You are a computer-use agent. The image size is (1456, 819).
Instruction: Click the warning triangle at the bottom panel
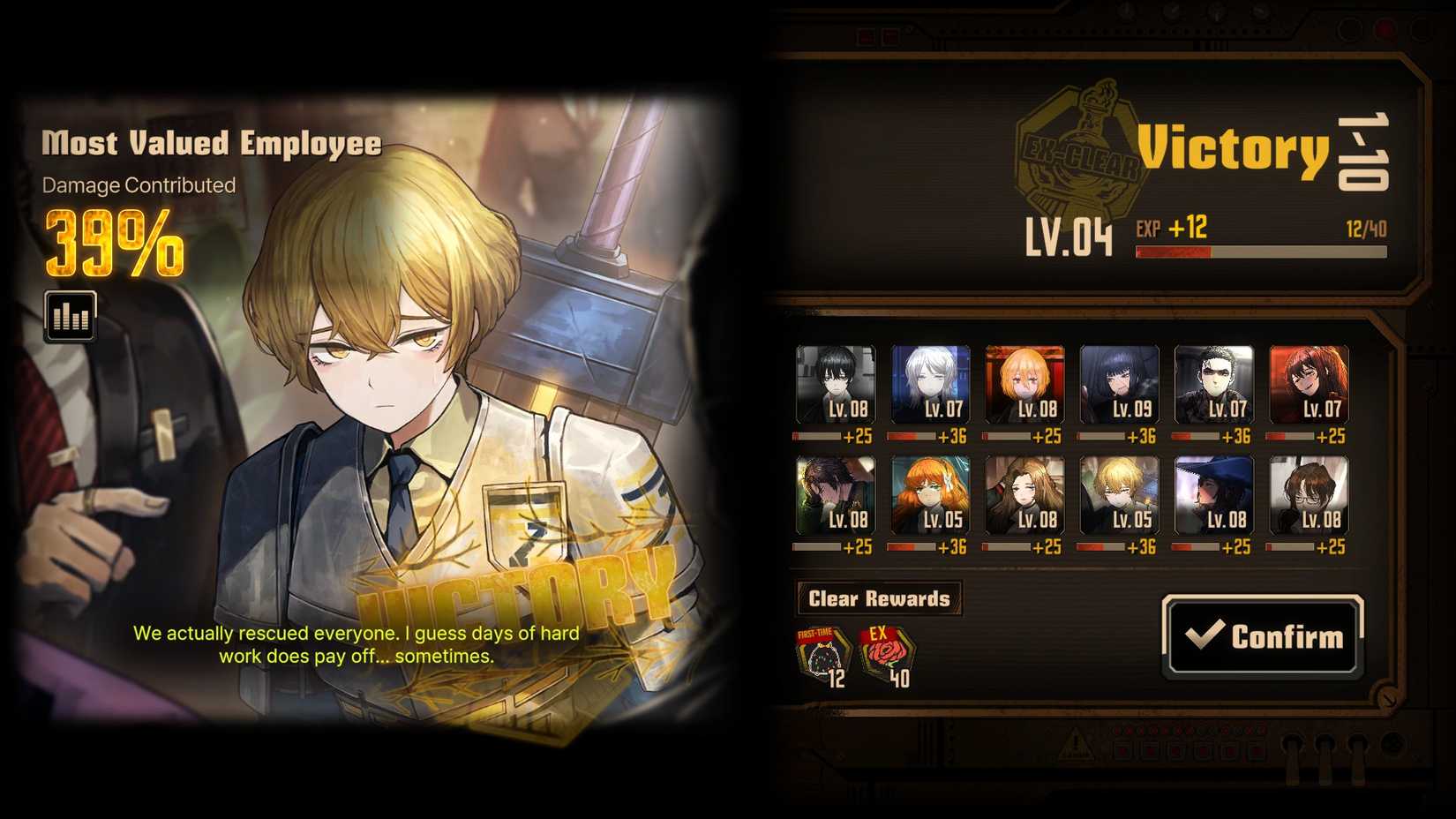[x=1076, y=744]
